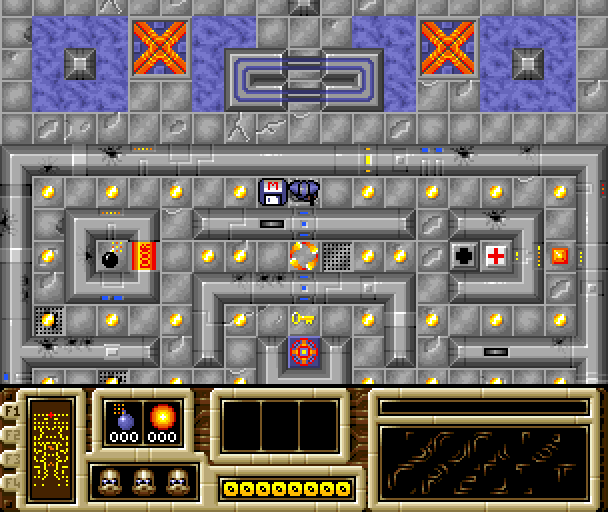Select the fireball weapon icon

(160, 416)
